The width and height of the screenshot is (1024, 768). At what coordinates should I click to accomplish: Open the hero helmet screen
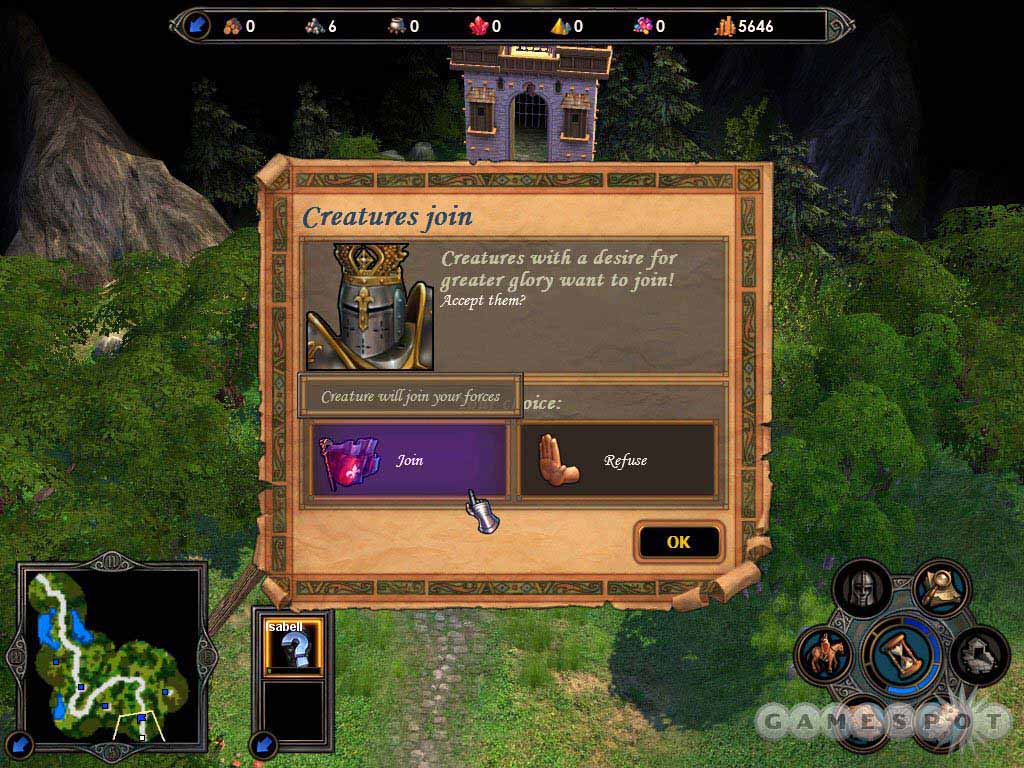pos(862,589)
